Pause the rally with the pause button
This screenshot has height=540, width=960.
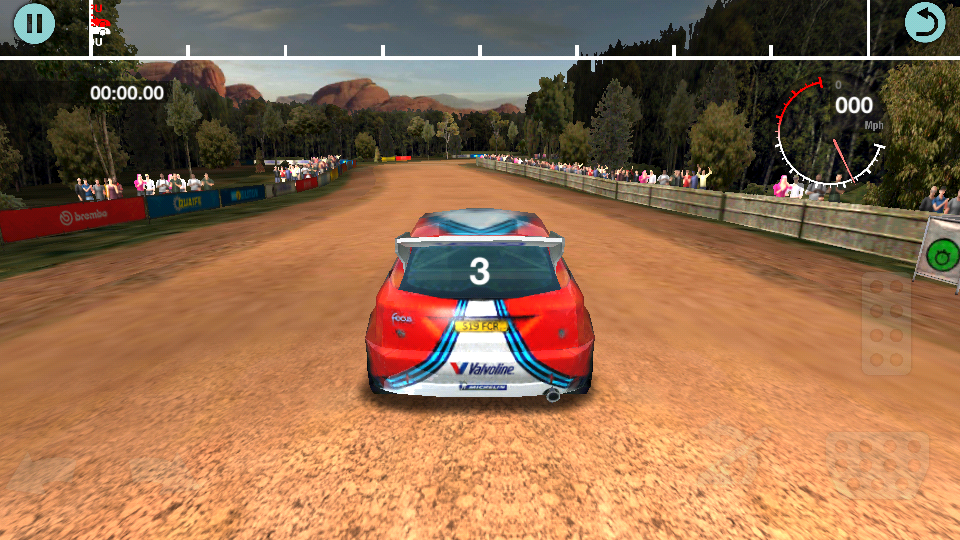[34, 23]
